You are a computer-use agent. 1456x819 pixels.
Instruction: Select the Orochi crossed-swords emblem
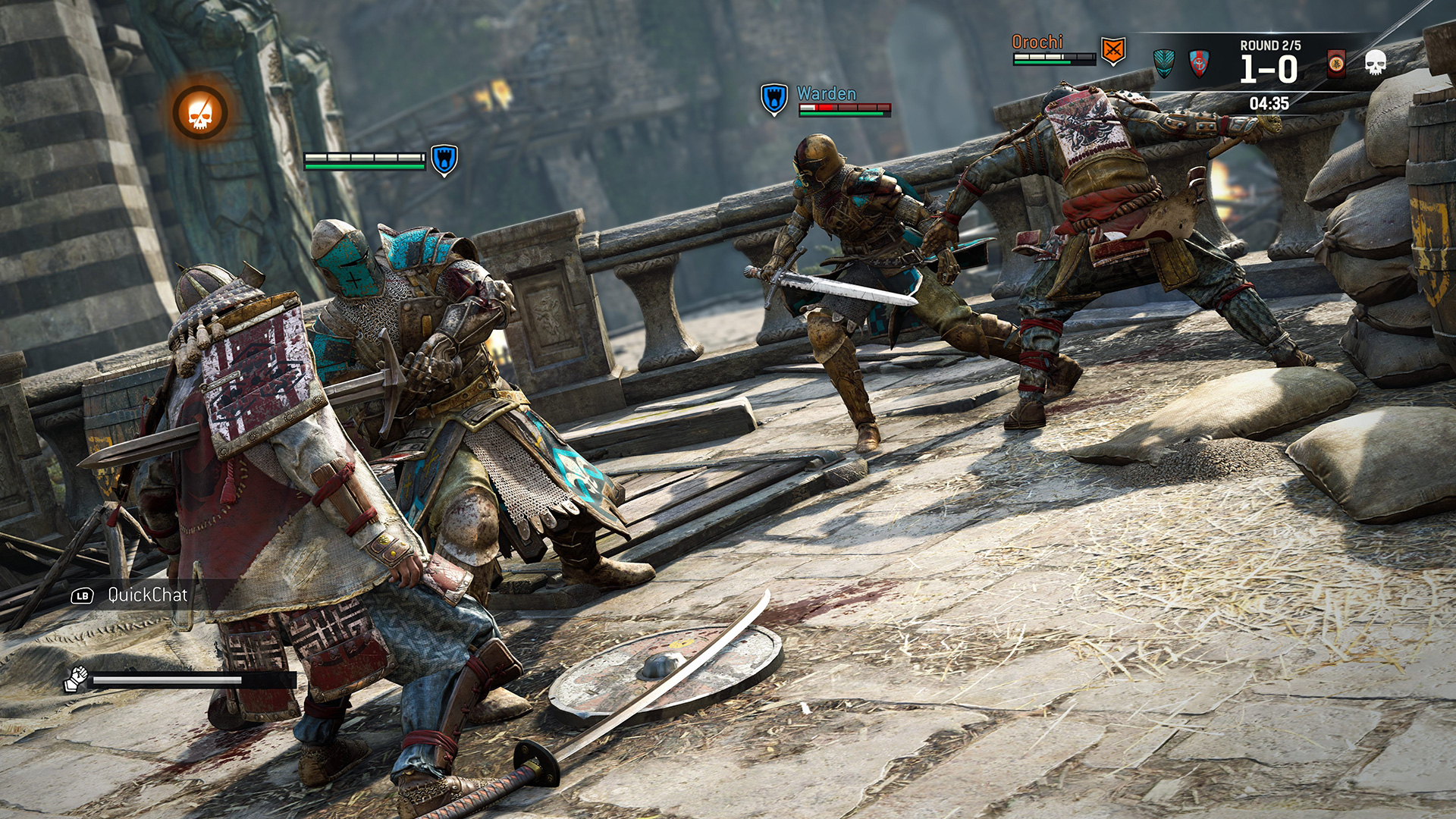[1112, 51]
